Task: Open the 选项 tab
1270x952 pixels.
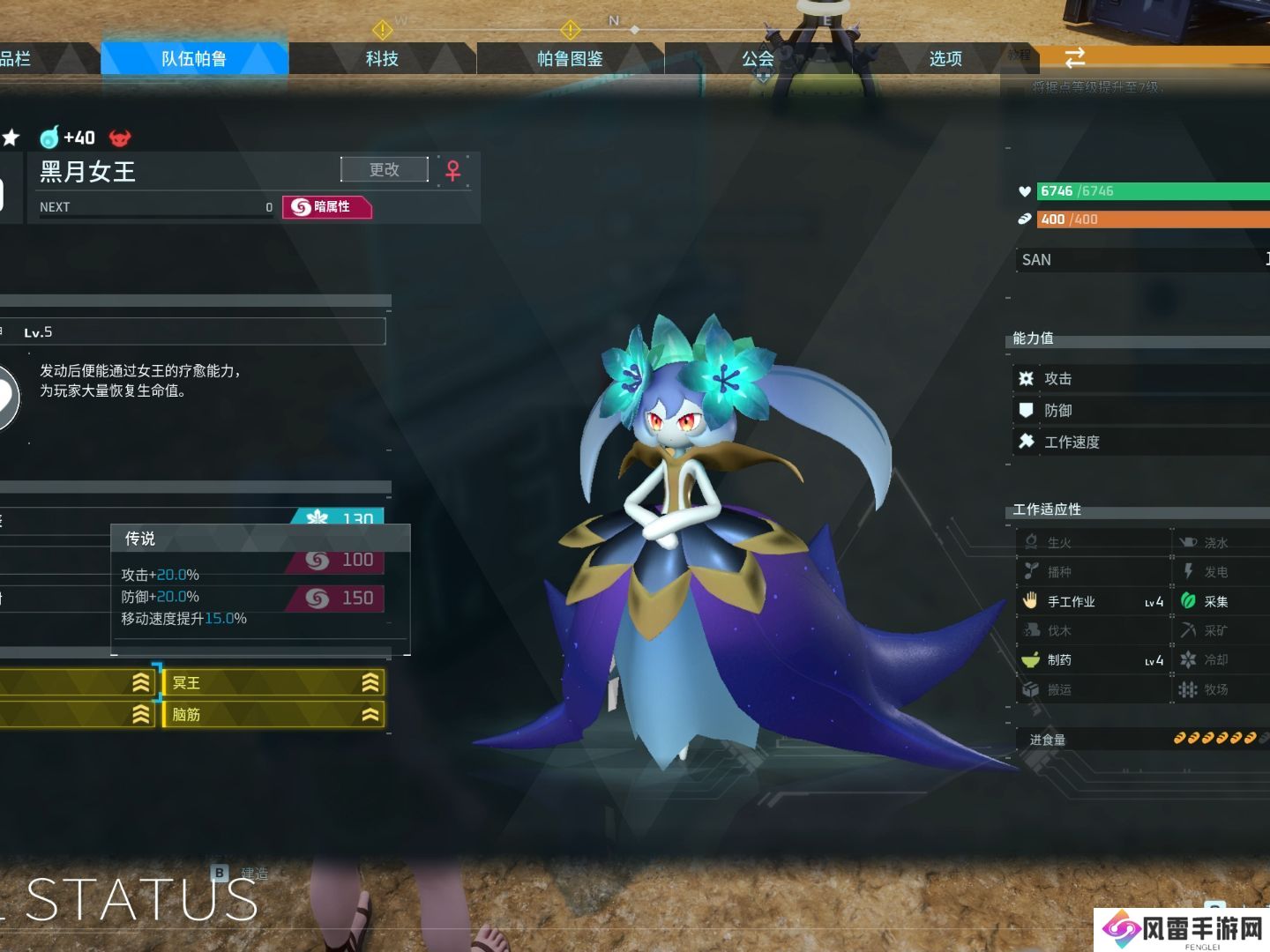Action: (x=945, y=59)
